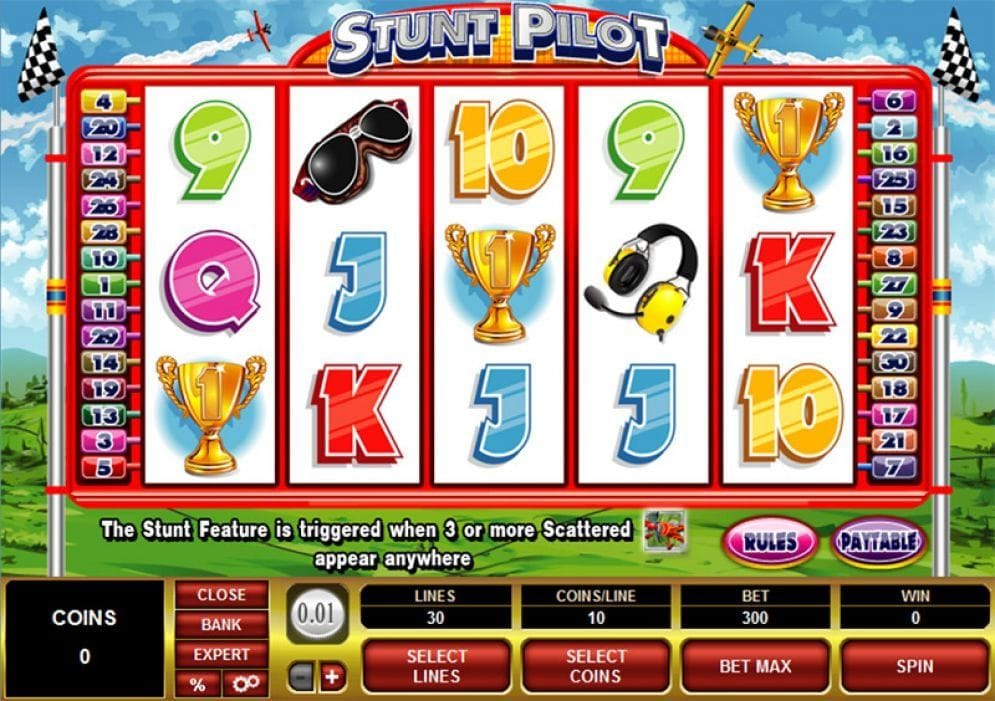Show the game Rules

(770, 543)
